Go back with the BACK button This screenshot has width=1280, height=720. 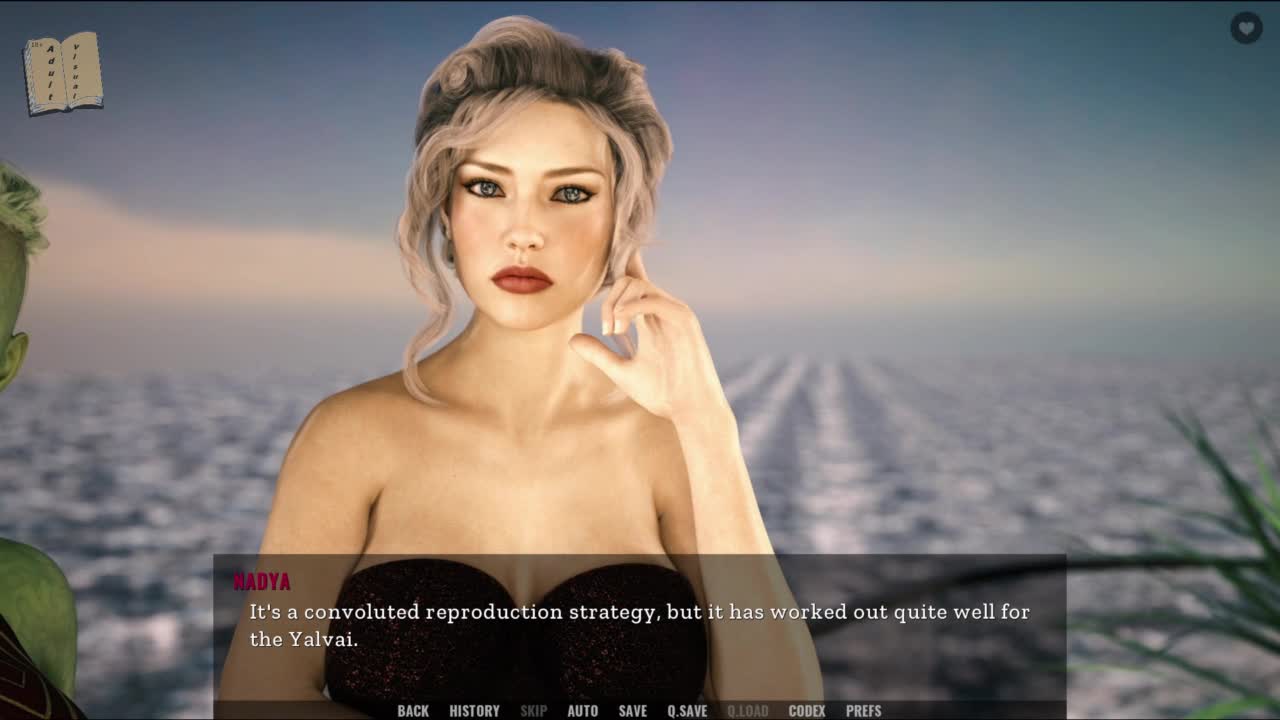tap(413, 711)
